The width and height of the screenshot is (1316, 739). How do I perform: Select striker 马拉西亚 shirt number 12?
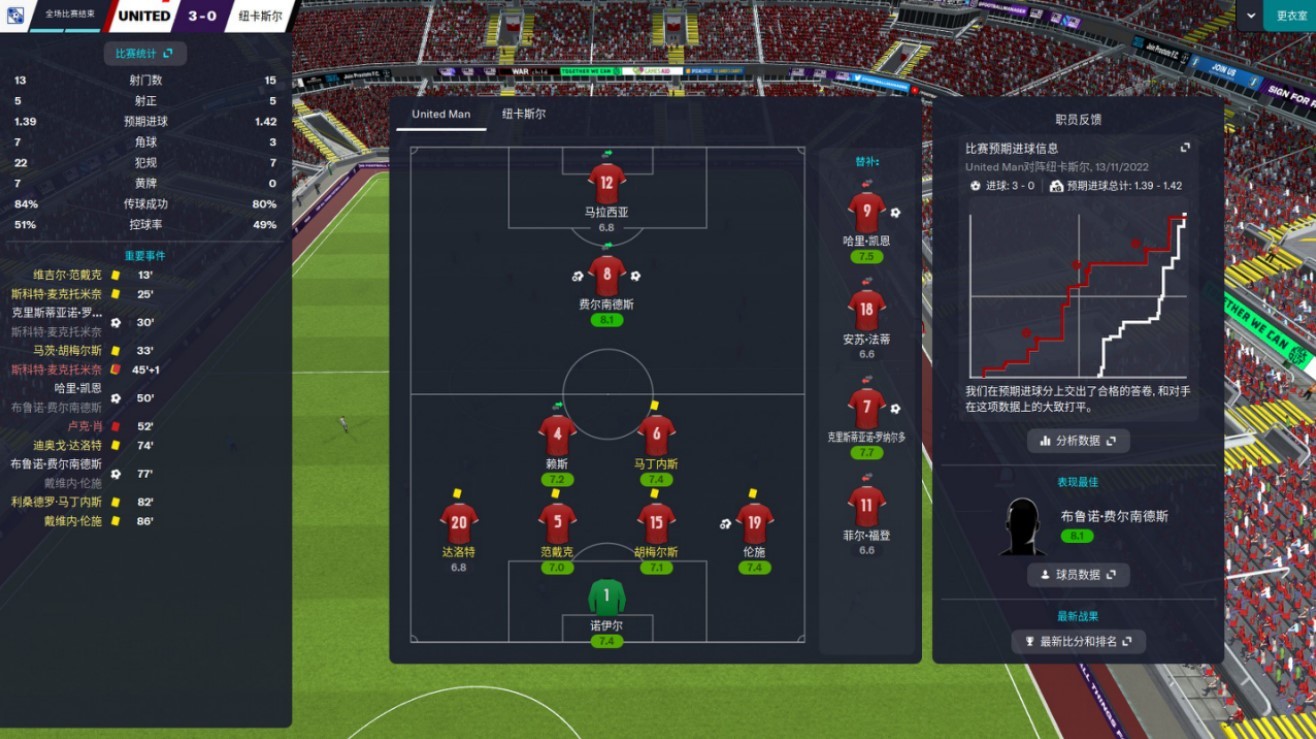[x=606, y=184]
